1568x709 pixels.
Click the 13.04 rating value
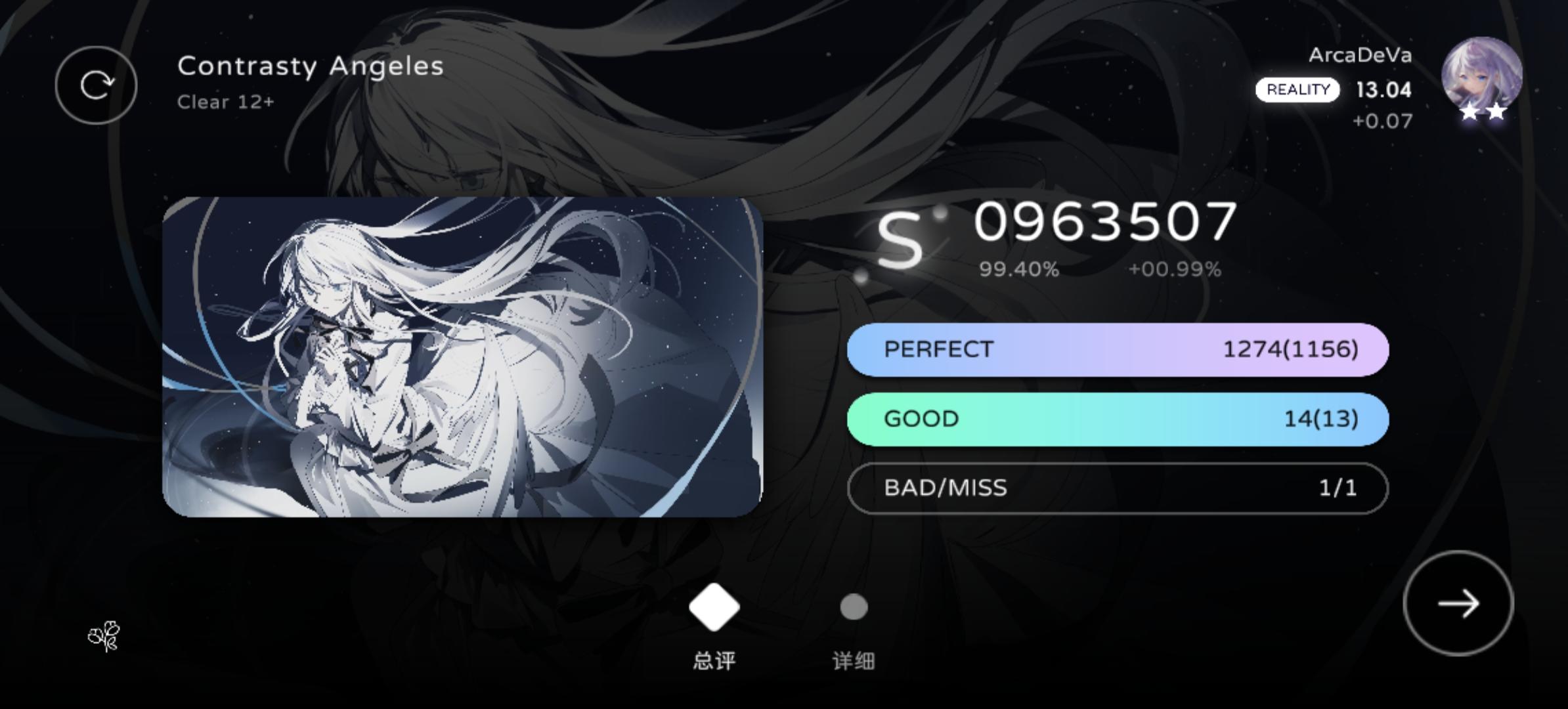tap(1385, 91)
